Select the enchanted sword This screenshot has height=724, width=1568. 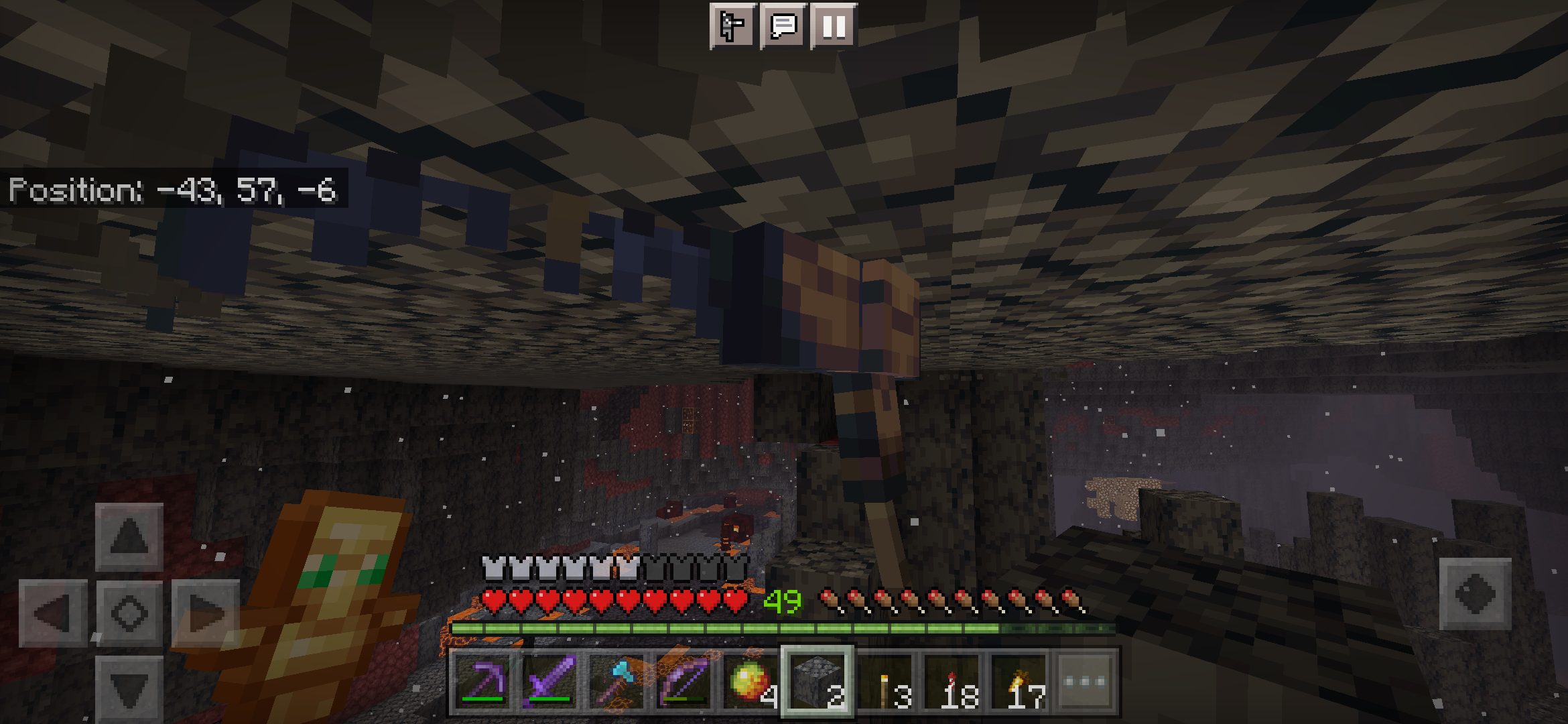[x=549, y=680]
